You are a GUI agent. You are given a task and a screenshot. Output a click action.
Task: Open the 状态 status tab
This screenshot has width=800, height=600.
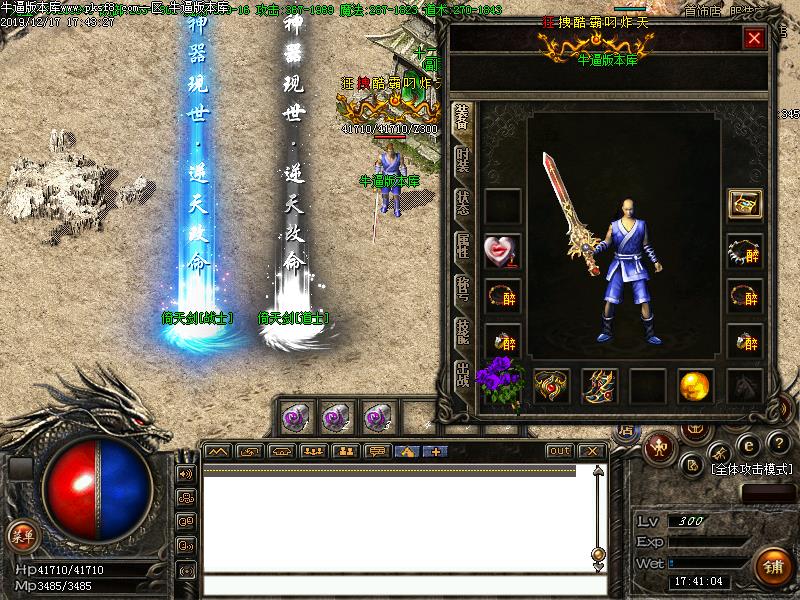point(462,203)
